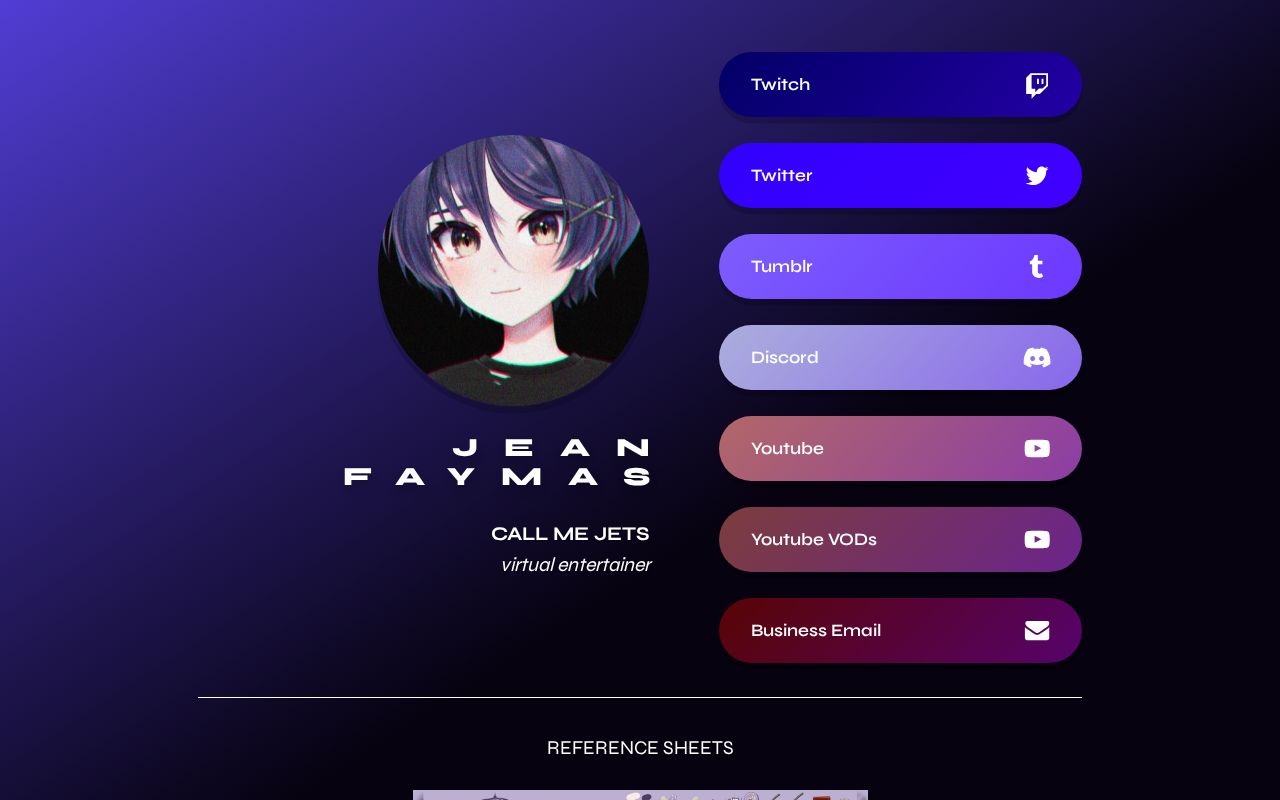This screenshot has height=800, width=1280.
Task: Click the name heading JEAN FAYMAS
Action: pyautogui.click(x=497, y=461)
